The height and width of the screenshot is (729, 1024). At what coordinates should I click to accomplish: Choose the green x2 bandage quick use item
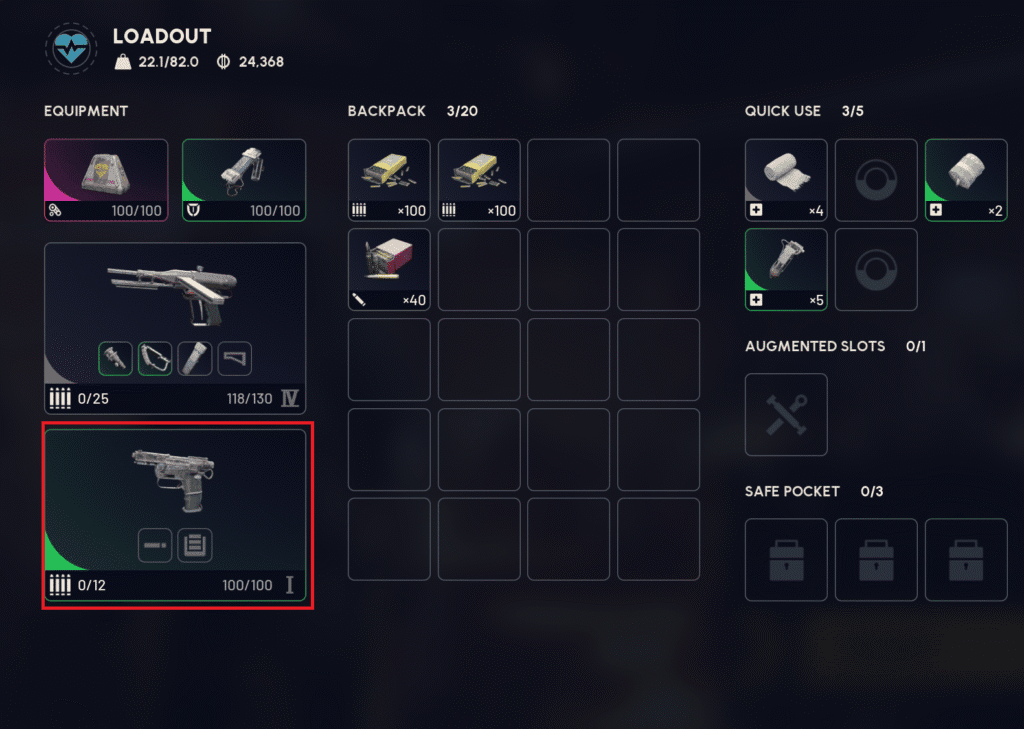tap(966, 180)
